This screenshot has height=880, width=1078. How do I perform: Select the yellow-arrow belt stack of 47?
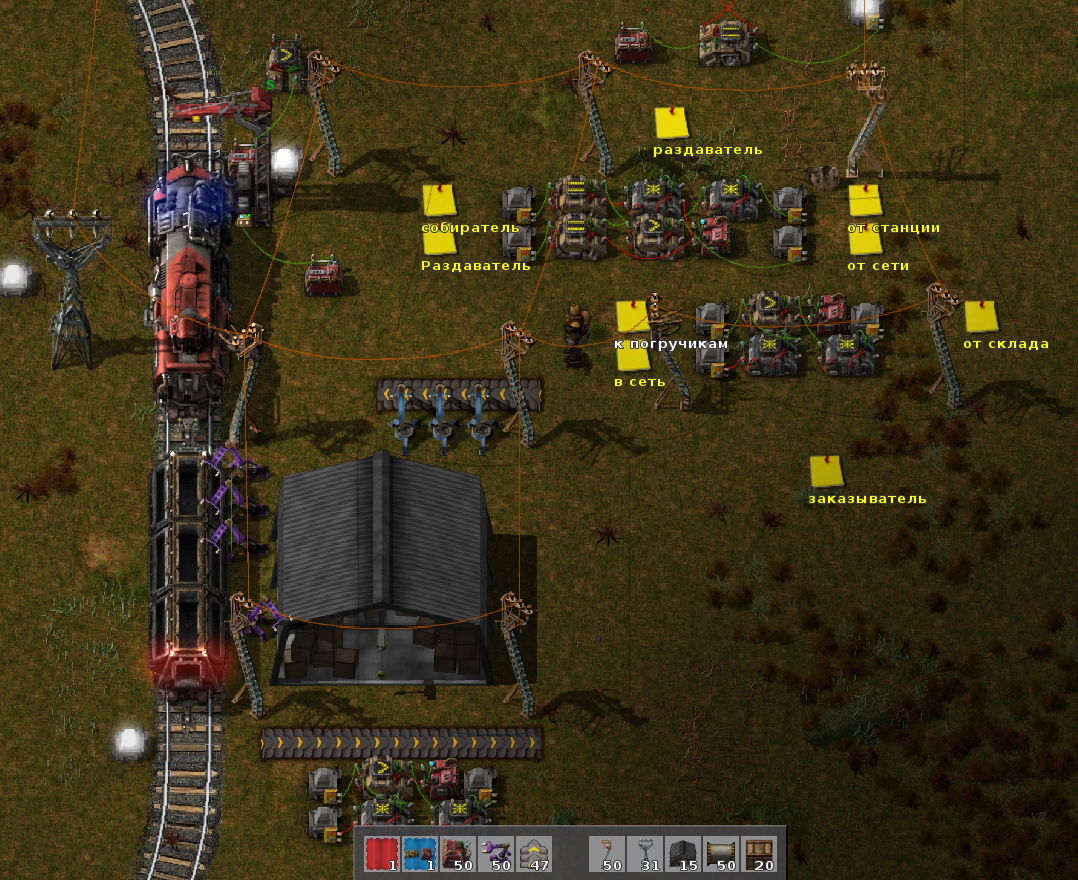pos(533,854)
